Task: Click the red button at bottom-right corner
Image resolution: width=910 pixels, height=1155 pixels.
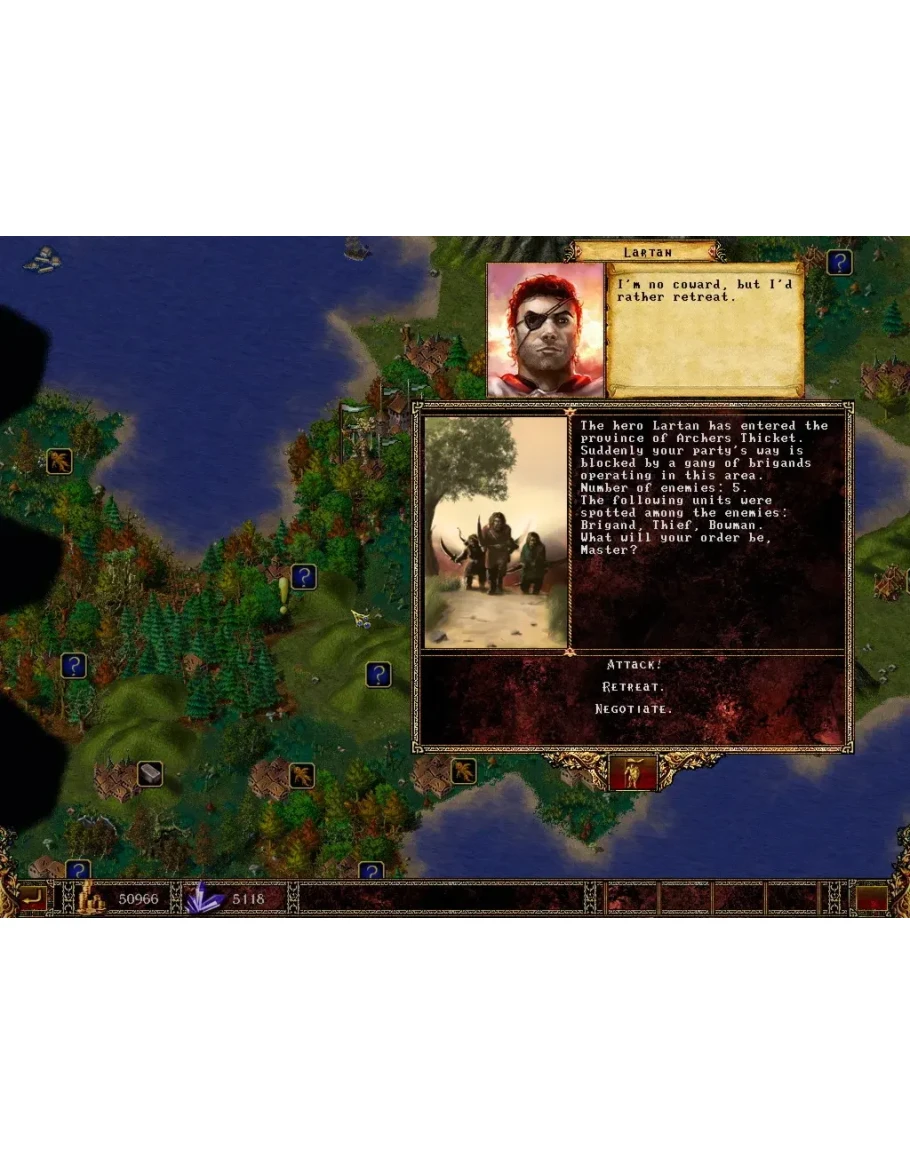Action: click(872, 898)
